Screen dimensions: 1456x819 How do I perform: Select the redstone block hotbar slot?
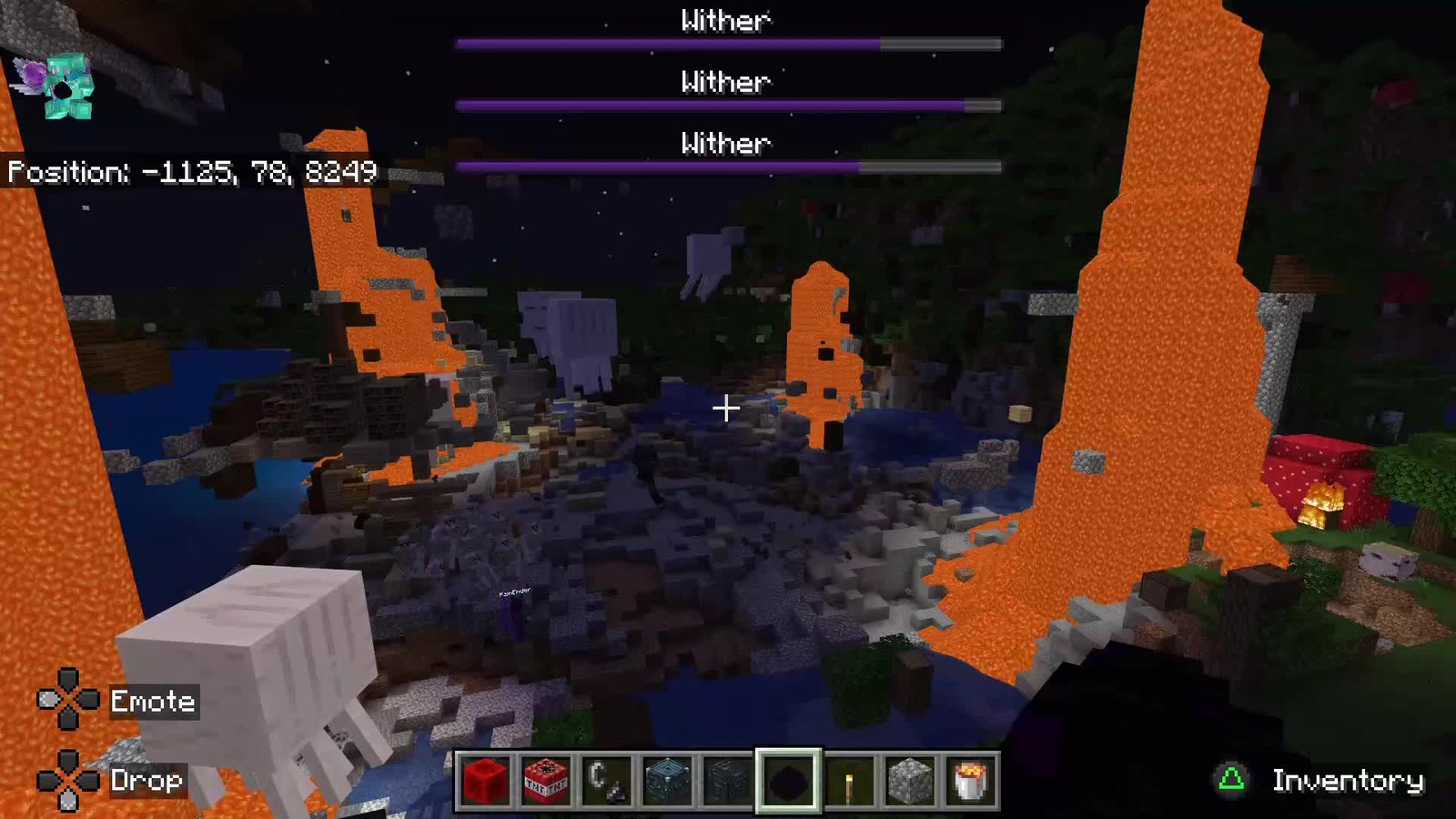[485, 780]
